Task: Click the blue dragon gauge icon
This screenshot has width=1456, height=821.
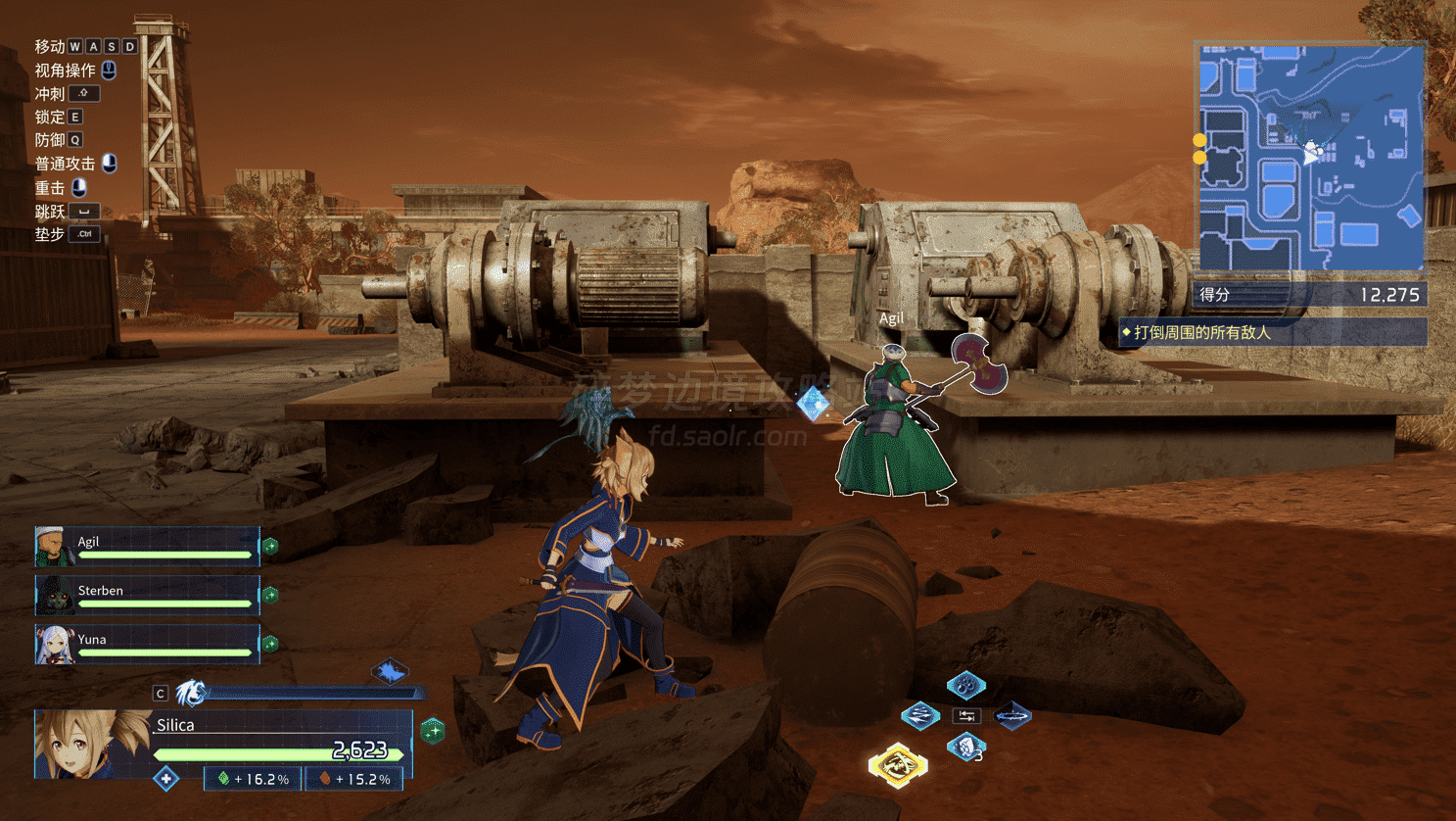Action: [191, 694]
